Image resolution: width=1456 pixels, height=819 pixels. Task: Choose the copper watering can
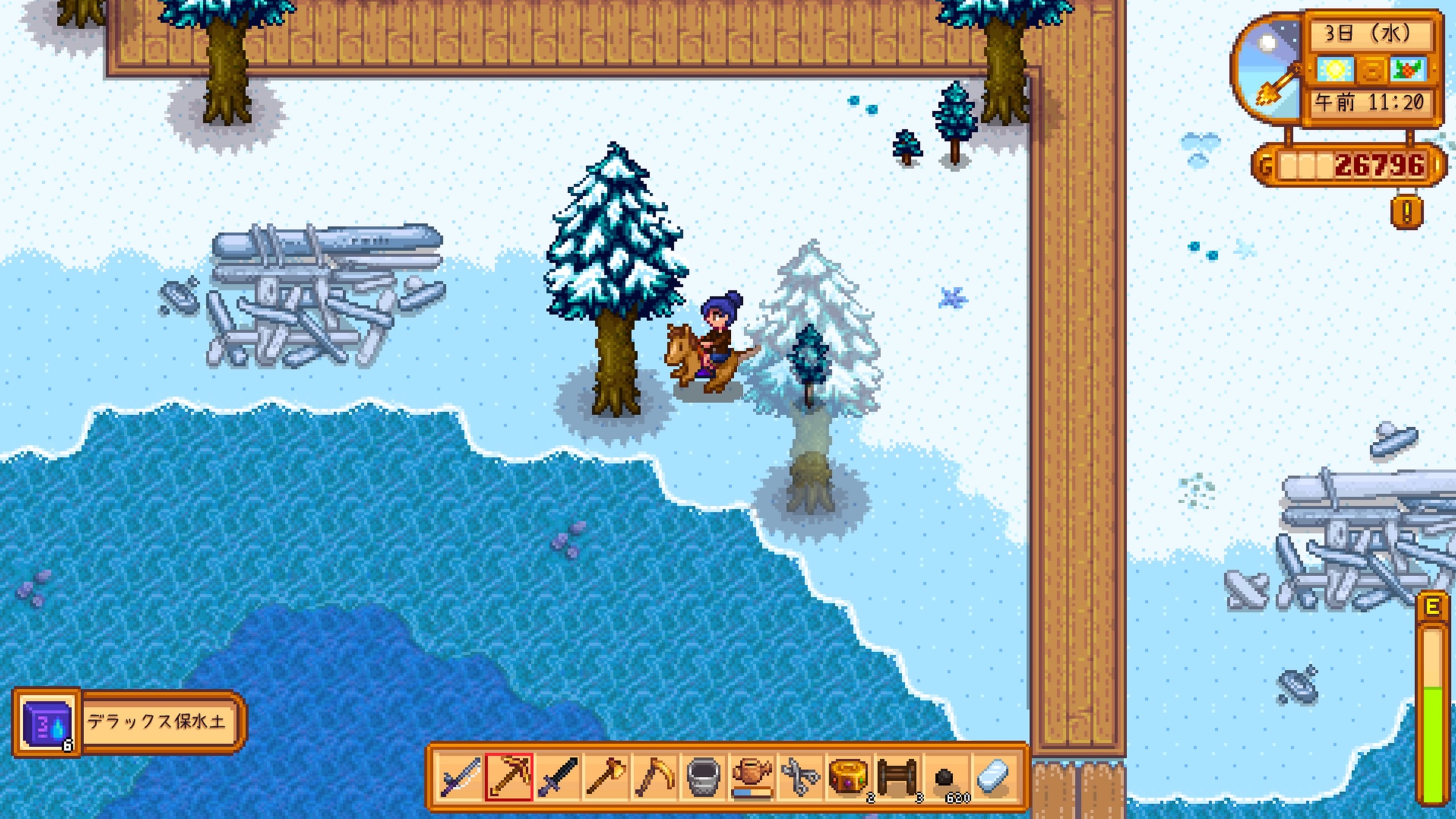point(752,777)
